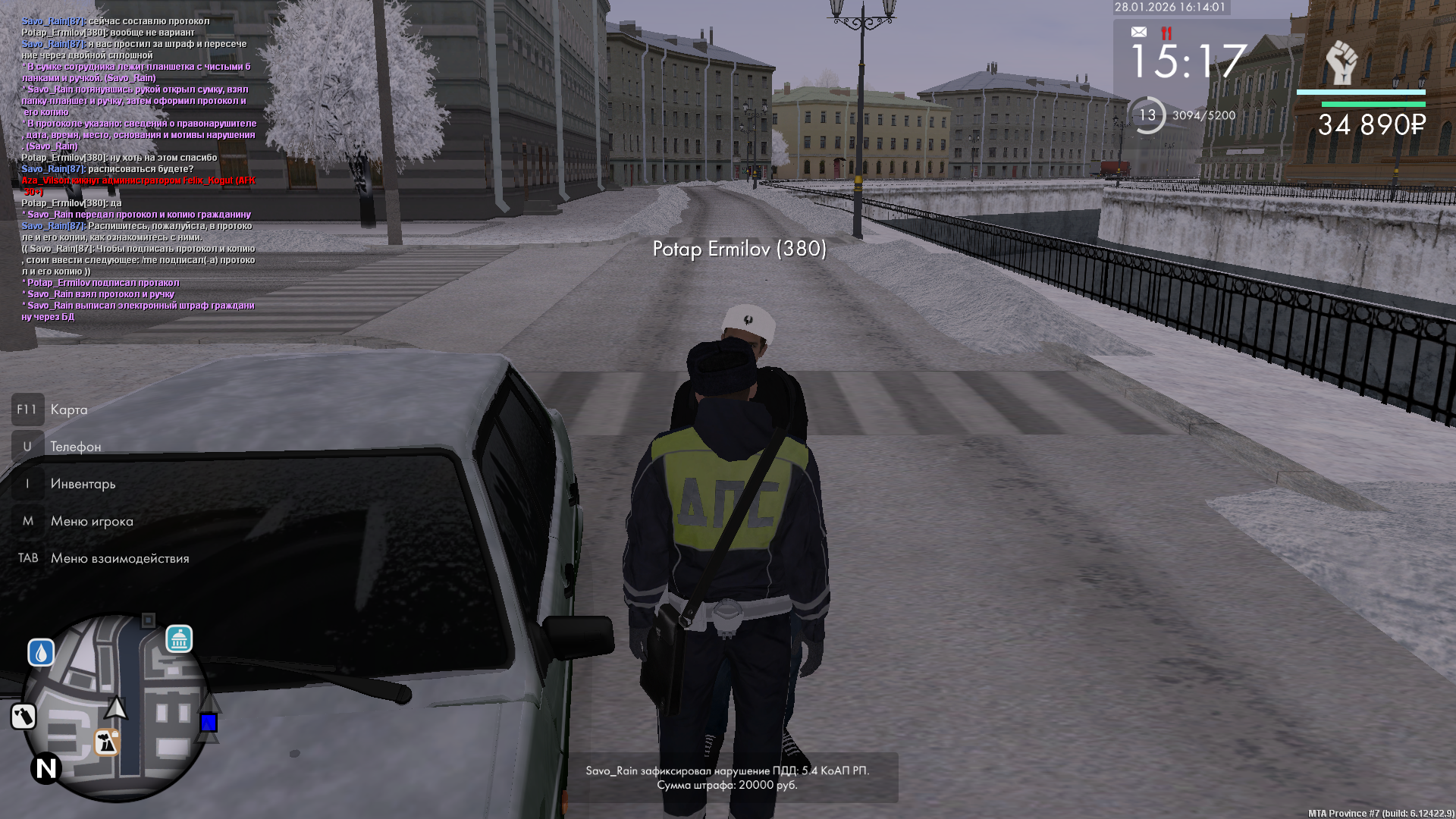Image resolution: width=1456 pixels, height=819 pixels.
Task: Select the factory marker on minimap
Action: click(107, 742)
